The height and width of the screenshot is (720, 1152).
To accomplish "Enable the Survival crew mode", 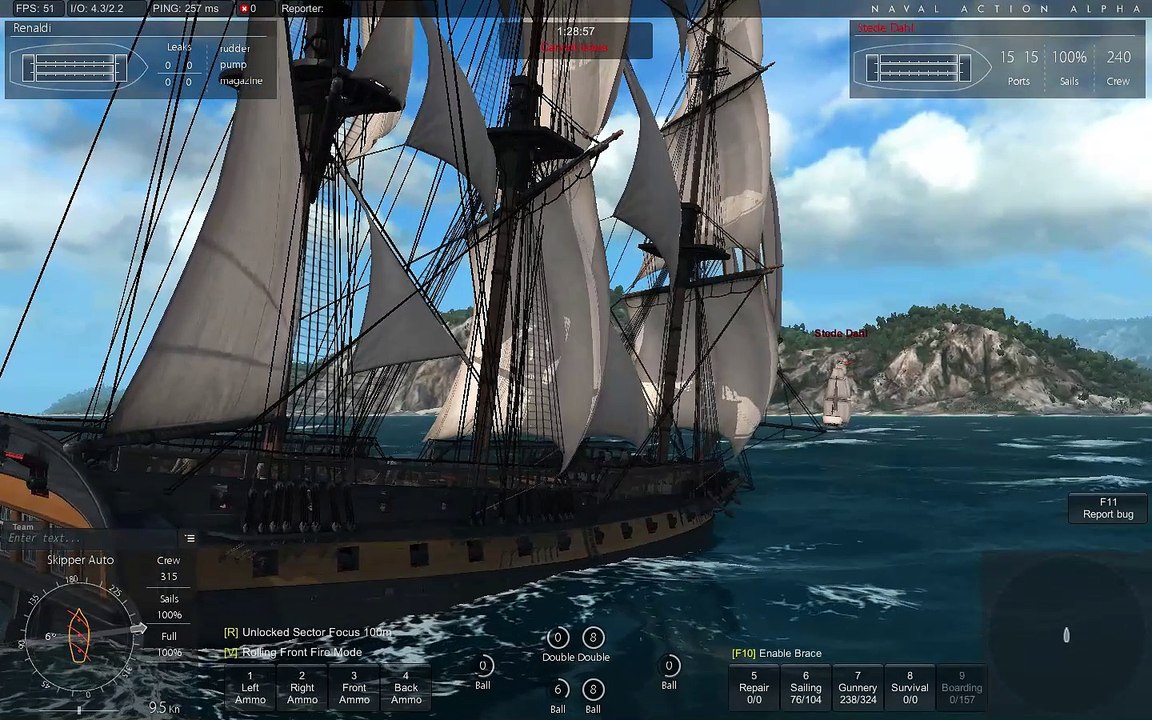I will pyautogui.click(x=910, y=688).
